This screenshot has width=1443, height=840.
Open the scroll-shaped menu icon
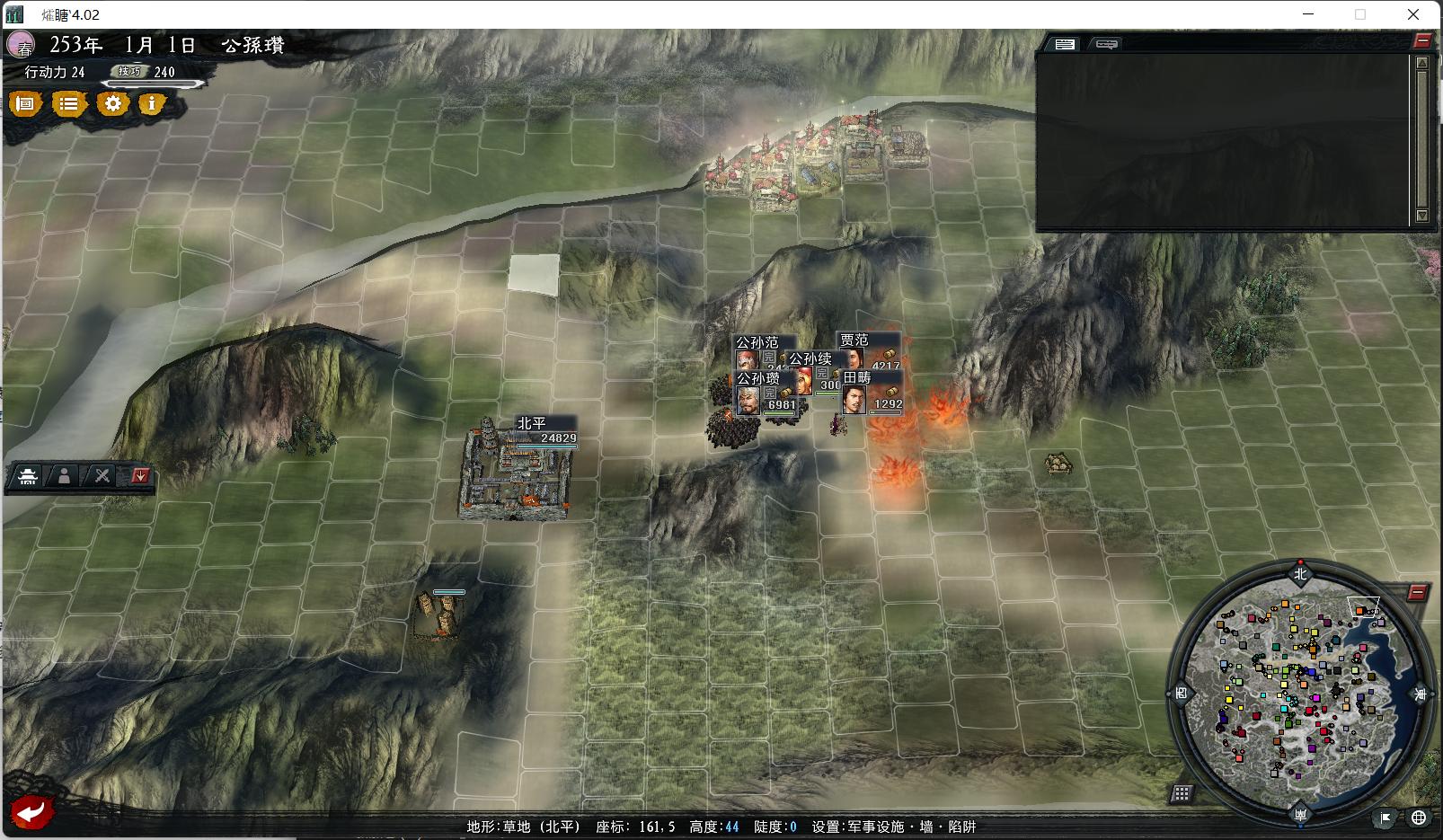point(26,104)
